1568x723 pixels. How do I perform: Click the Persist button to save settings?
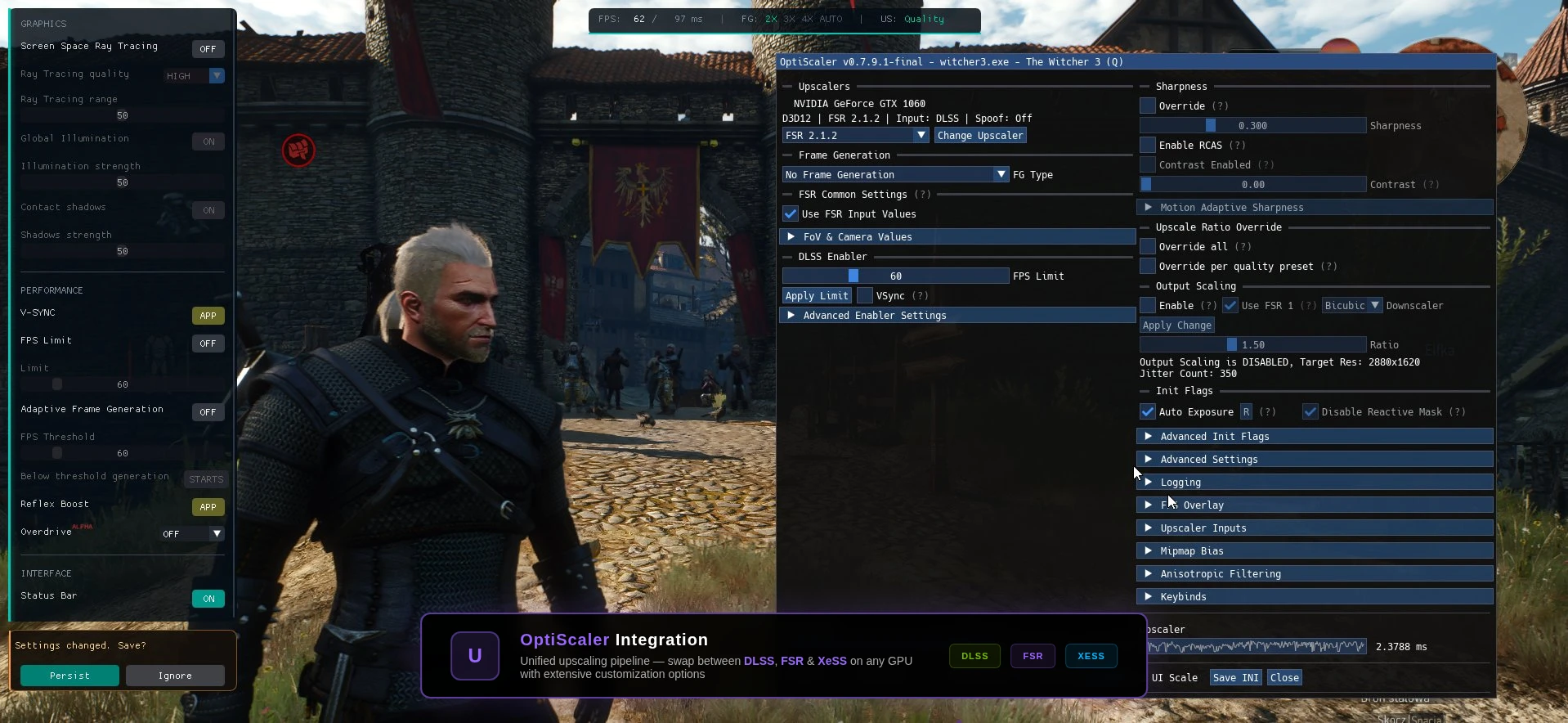point(69,676)
